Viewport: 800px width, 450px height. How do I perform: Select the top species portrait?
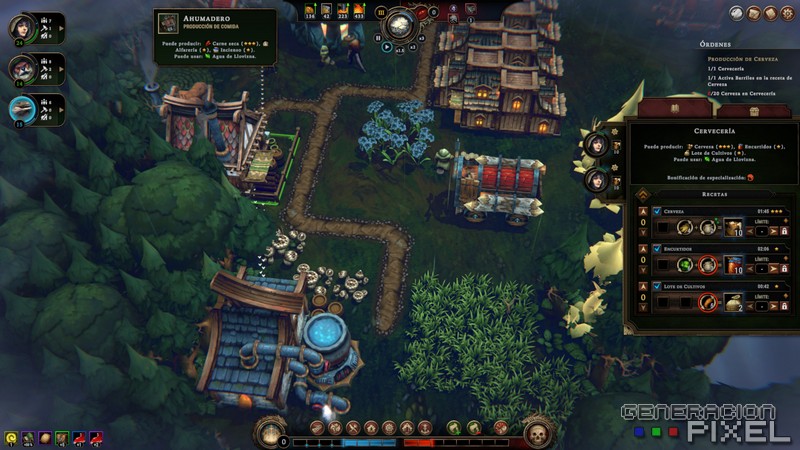point(22,28)
